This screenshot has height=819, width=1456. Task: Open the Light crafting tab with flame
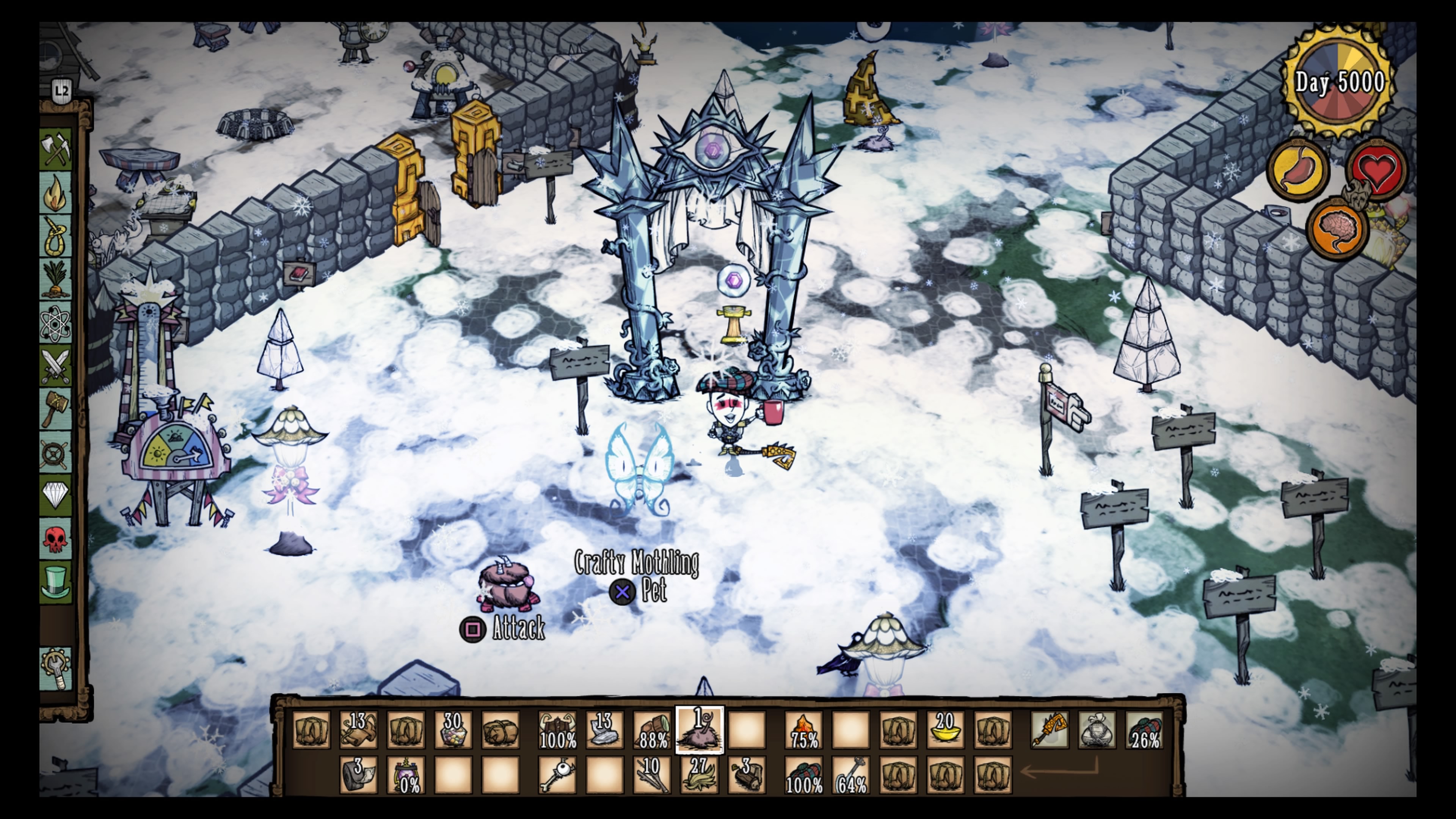(56, 193)
